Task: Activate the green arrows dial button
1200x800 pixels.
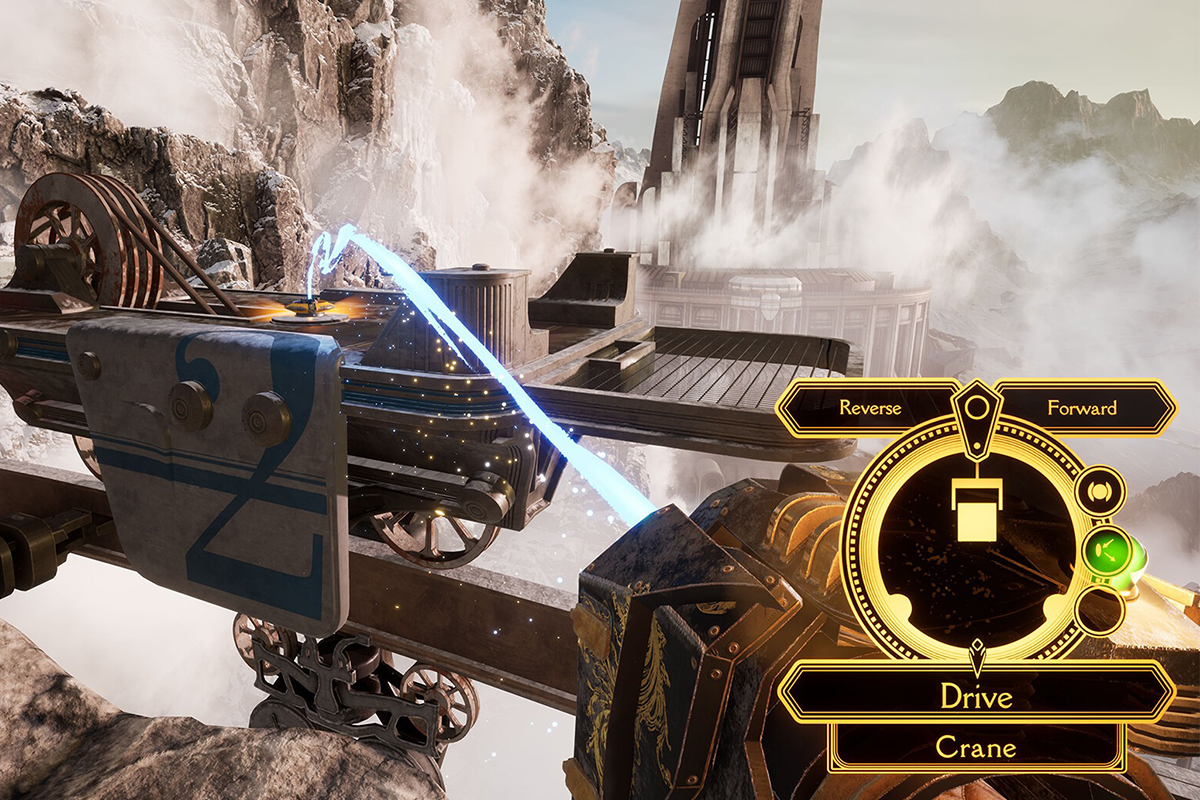Action: [x=1104, y=548]
